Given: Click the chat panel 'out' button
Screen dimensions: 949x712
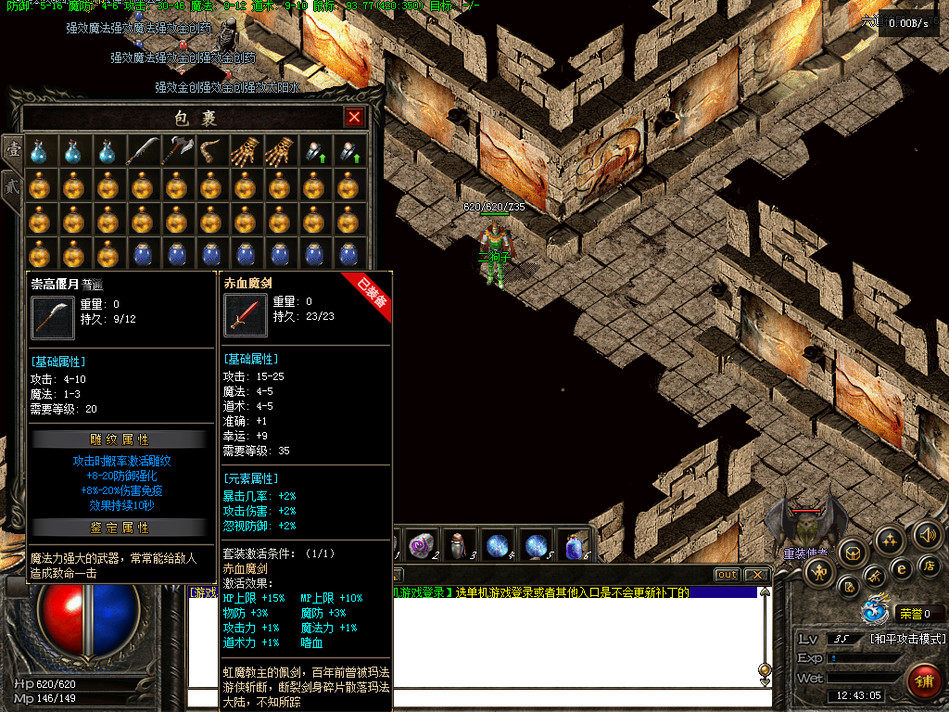Looking at the screenshot, I should pyautogui.click(x=727, y=575).
